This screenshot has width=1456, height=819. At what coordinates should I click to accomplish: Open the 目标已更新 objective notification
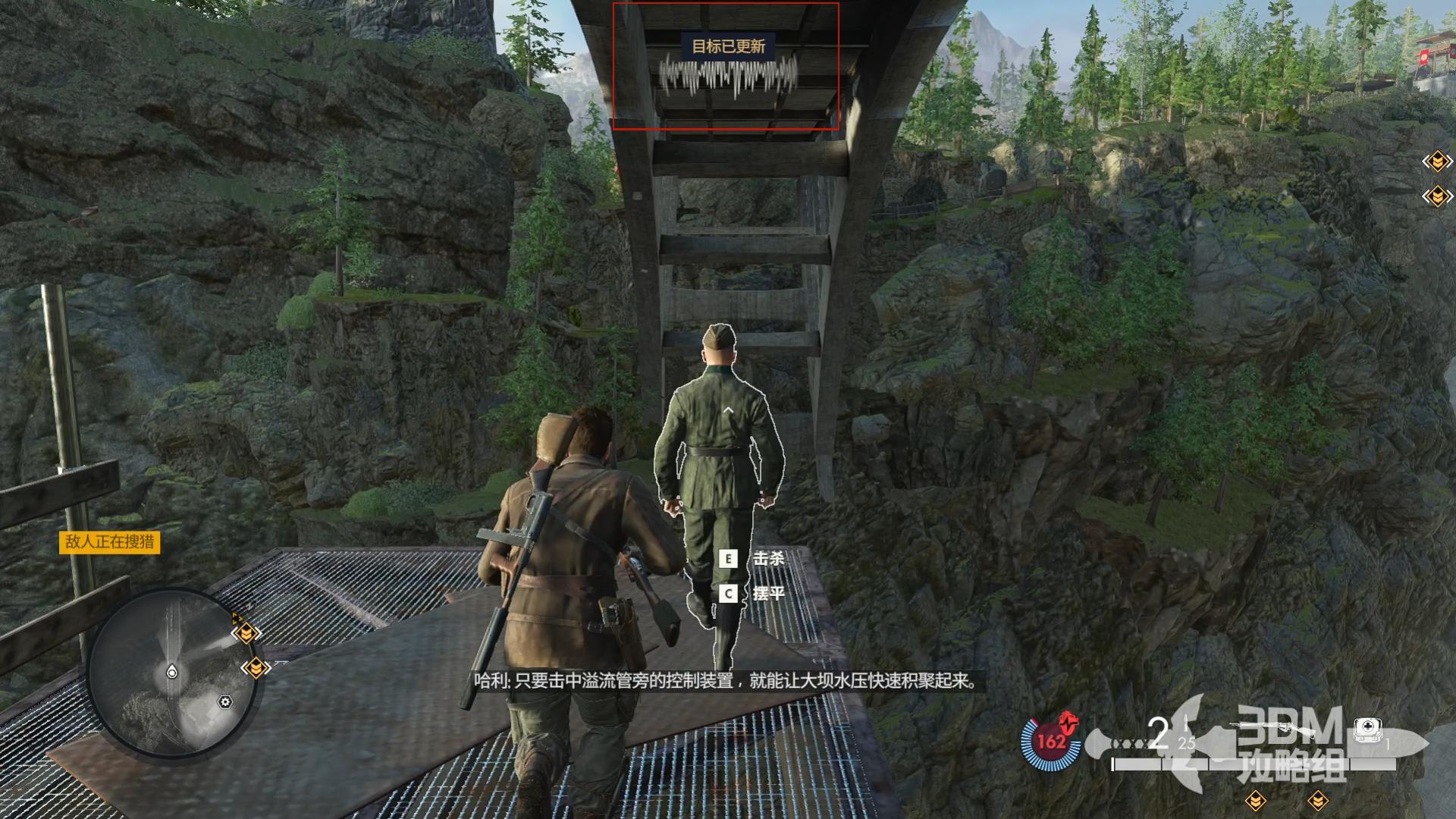(x=728, y=46)
